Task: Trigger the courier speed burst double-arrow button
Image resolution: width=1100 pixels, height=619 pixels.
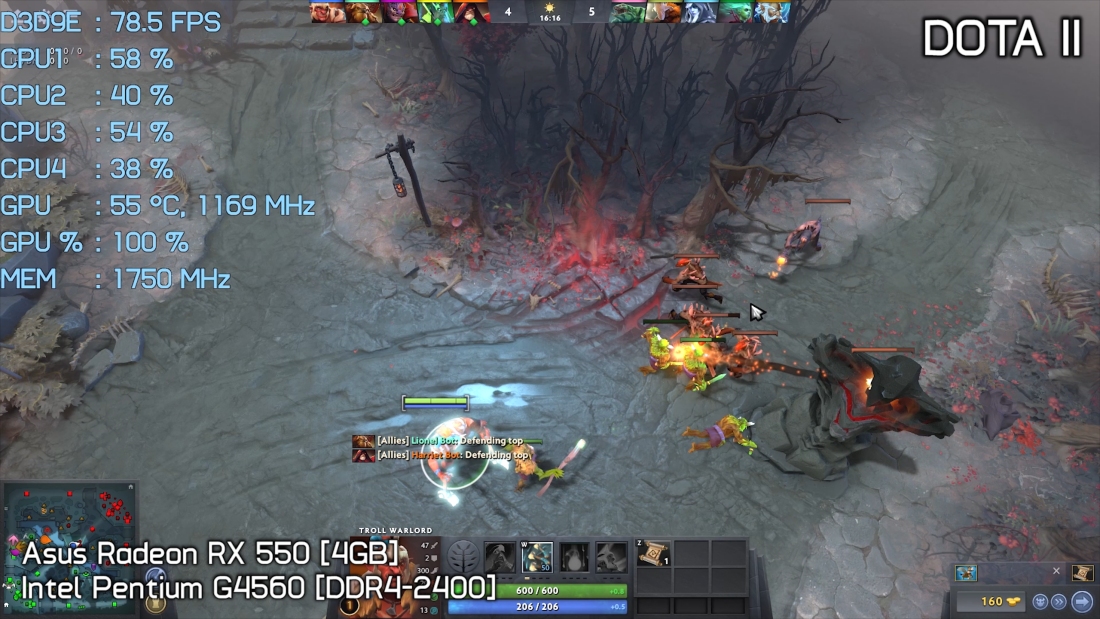Action: pos(1059,601)
